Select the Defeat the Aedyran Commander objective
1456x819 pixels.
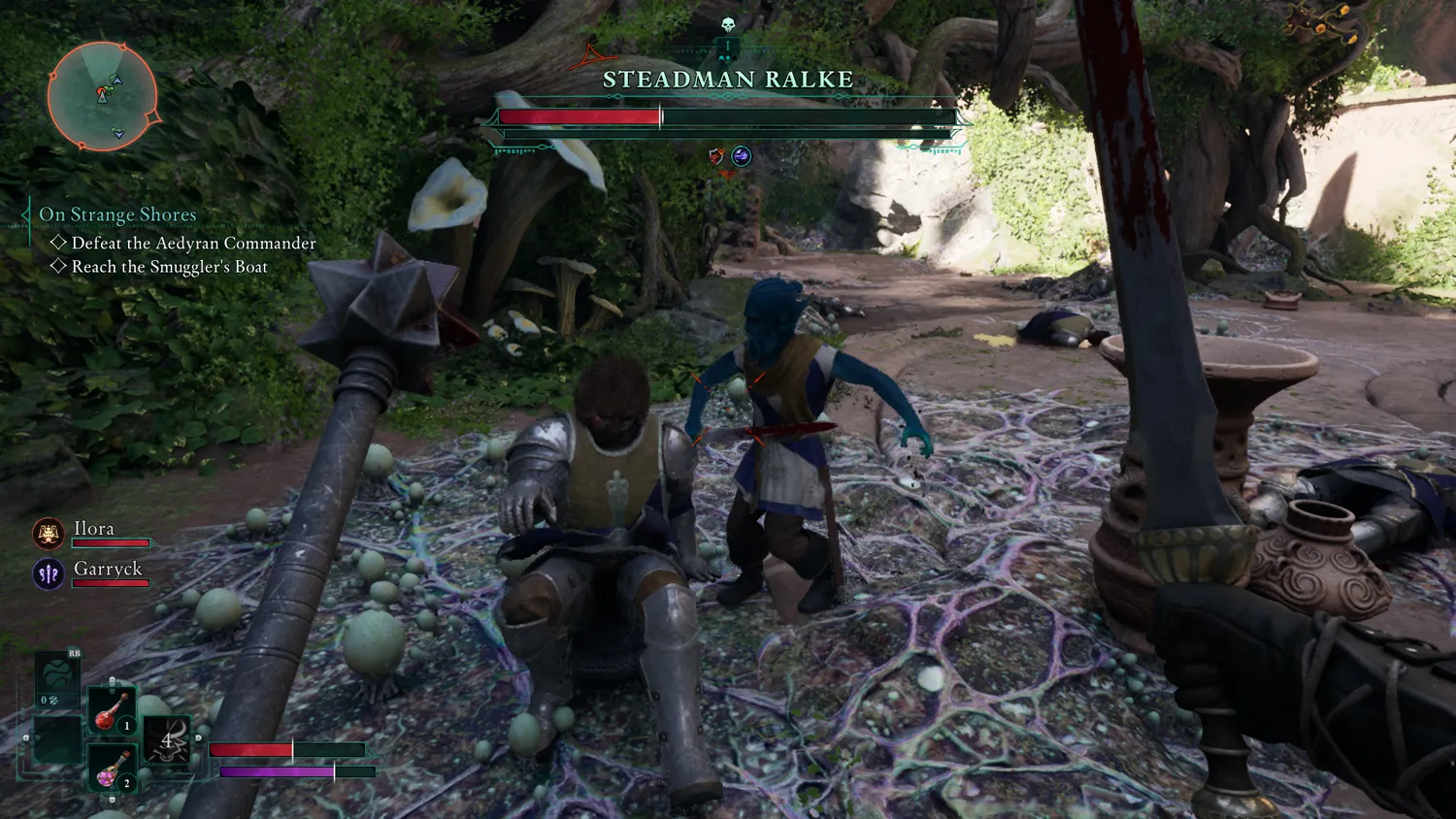coord(193,244)
